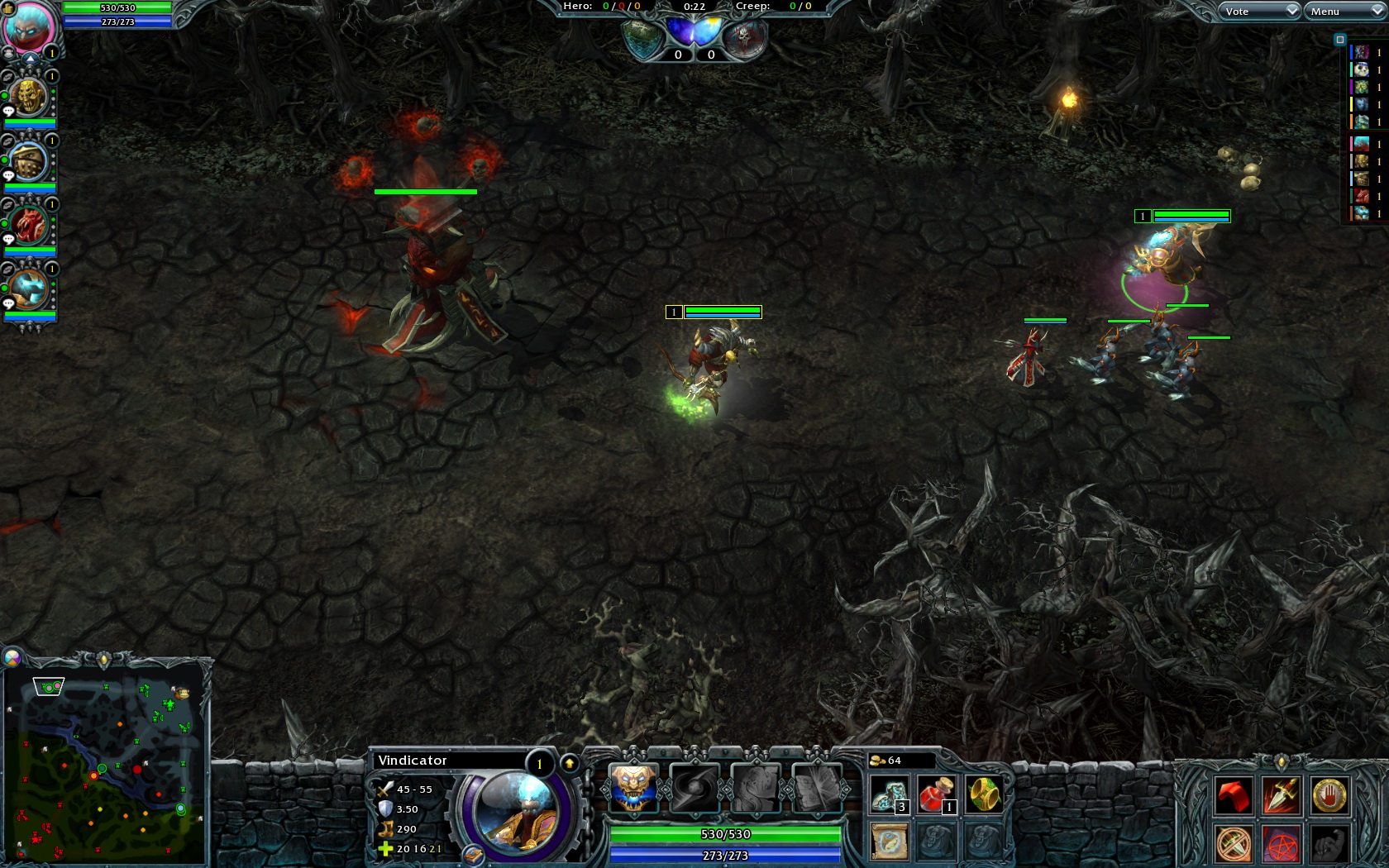Click the level-up arrow beside Vindicator's name

tap(570, 763)
